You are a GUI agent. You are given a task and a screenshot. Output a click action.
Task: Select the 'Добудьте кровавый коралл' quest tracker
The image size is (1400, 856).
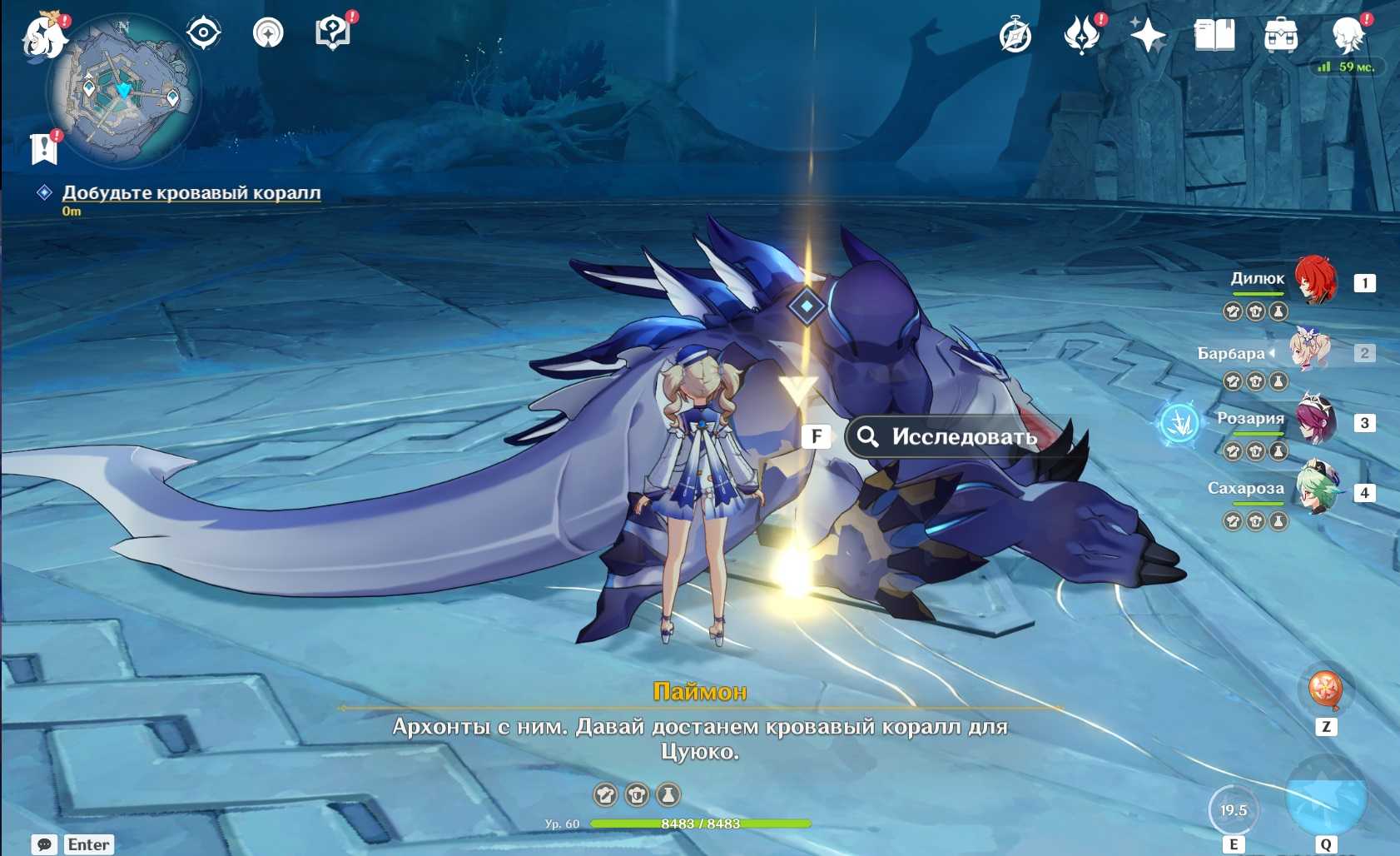tap(191, 192)
